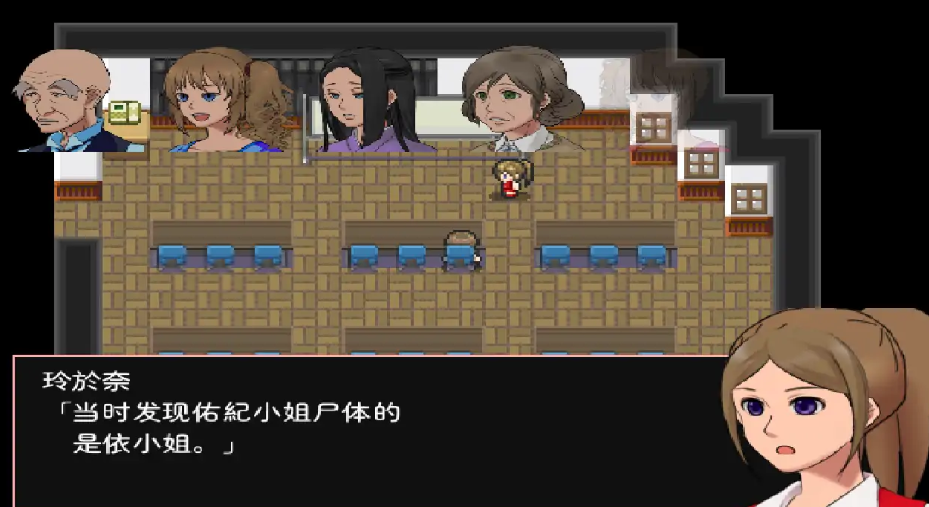
Task: Advance the dialogue in the text box
Action: (370, 430)
